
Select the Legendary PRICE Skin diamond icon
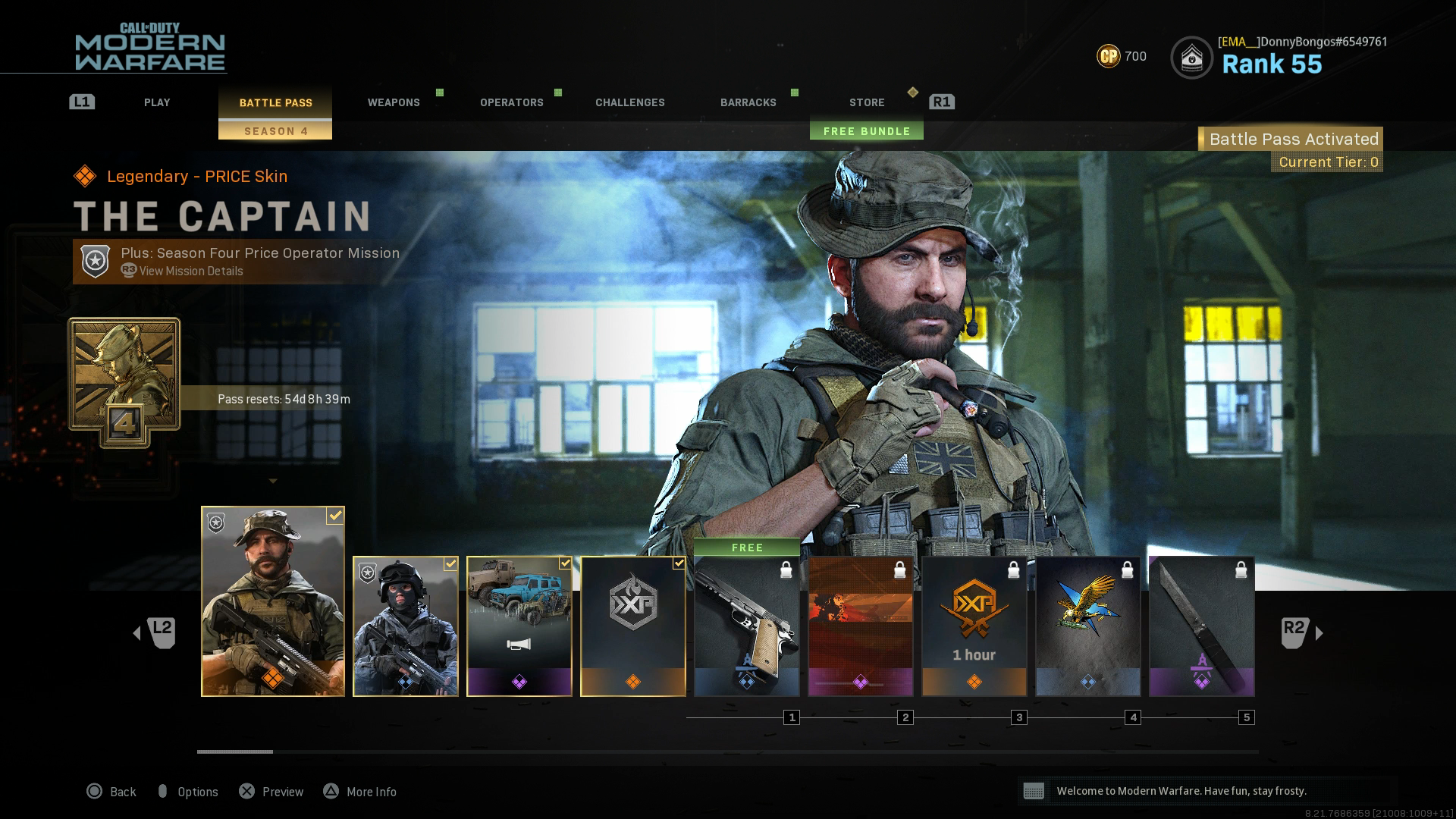click(85, 175)
